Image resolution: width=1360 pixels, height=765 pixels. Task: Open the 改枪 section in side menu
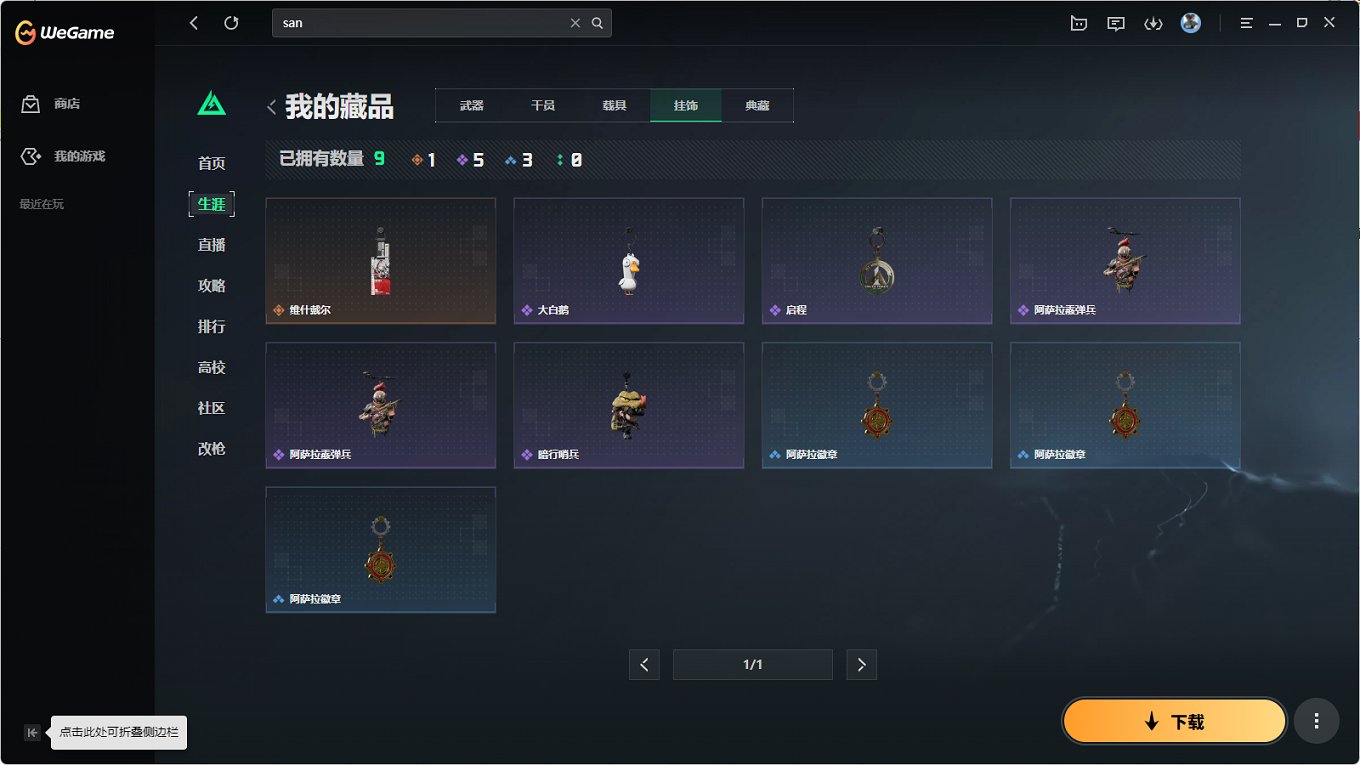click(x=211, y=449)
